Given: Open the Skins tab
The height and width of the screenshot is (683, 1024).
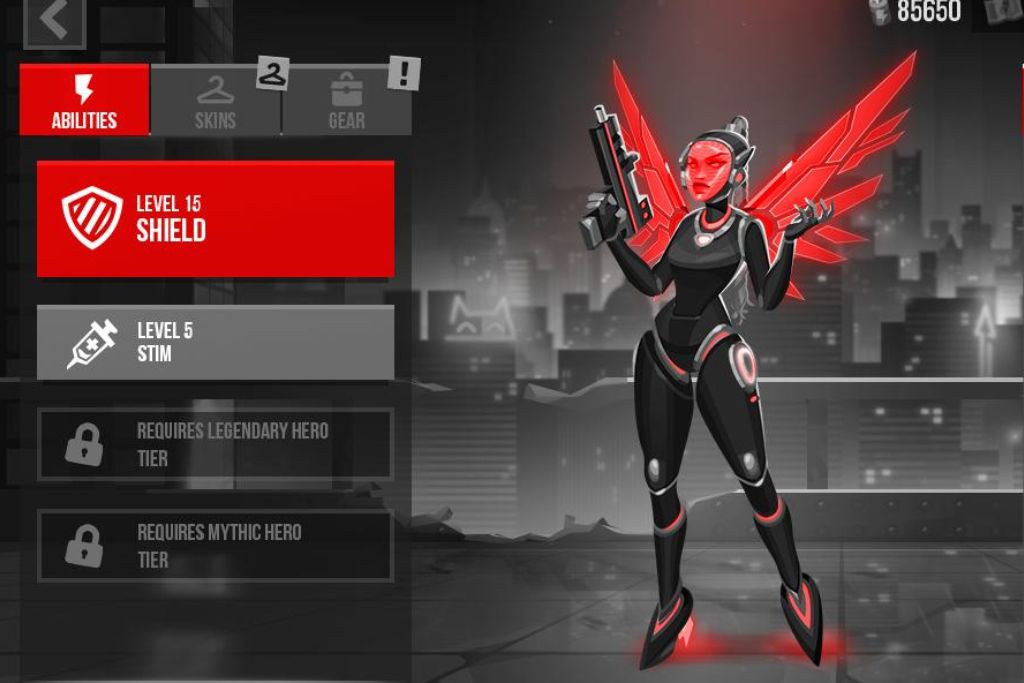Looking at the screenshot, I should pos(216,101).
